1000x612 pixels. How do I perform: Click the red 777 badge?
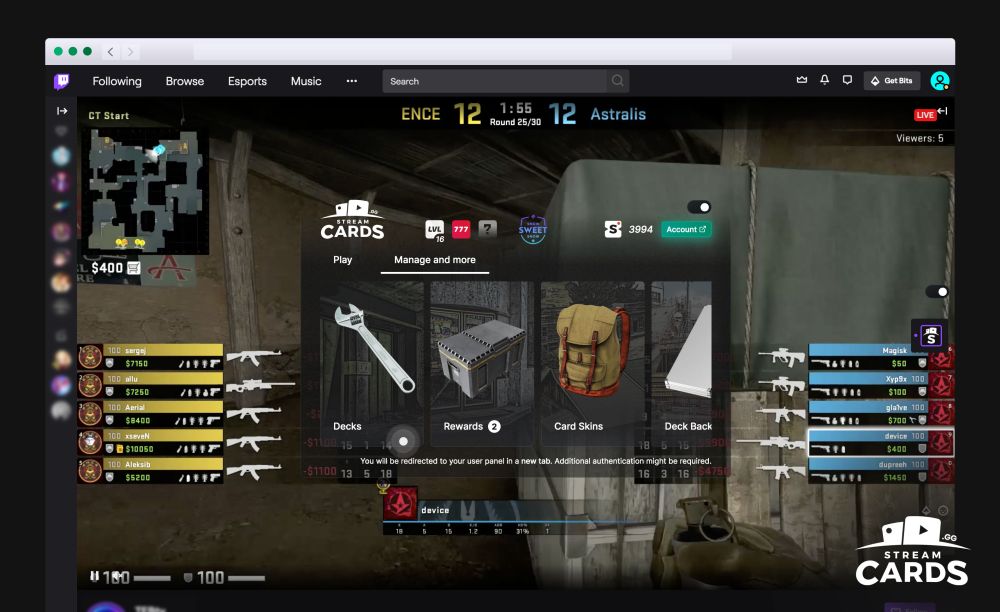pos(461,229)
